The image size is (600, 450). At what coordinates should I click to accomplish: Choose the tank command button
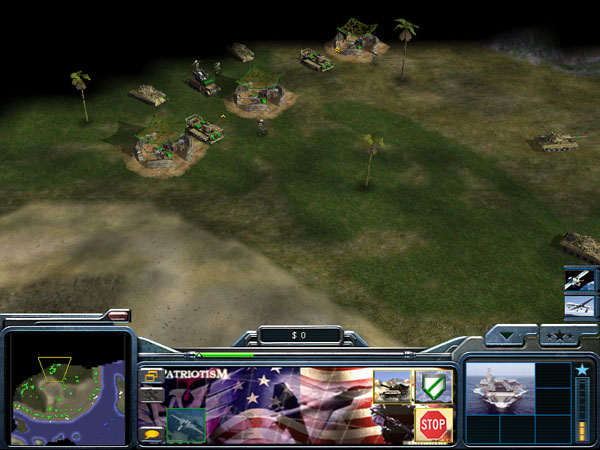tap(391, 386)
